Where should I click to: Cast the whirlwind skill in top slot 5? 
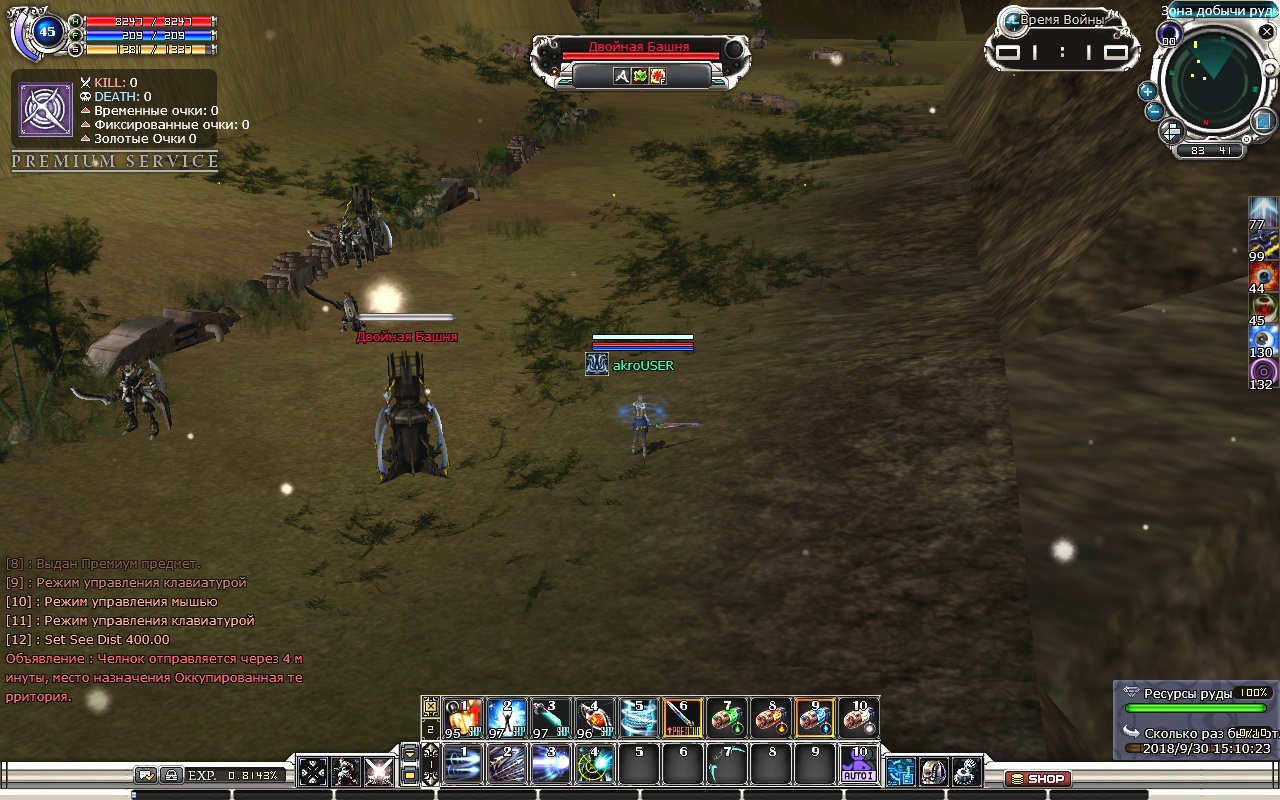tap(639, 717)
